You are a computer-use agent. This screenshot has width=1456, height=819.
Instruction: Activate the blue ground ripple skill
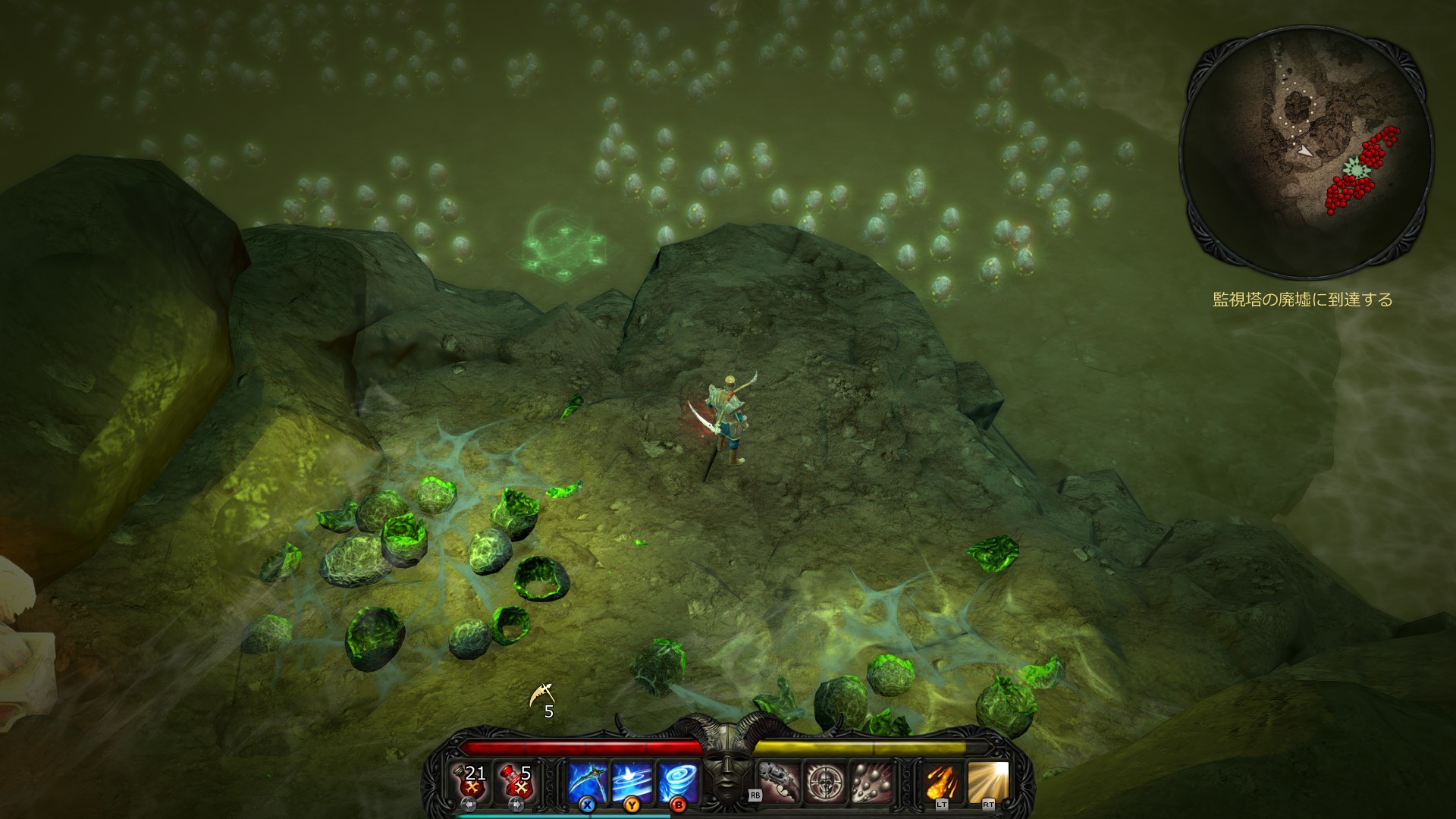pyautogui.click(x=632, y=782)
